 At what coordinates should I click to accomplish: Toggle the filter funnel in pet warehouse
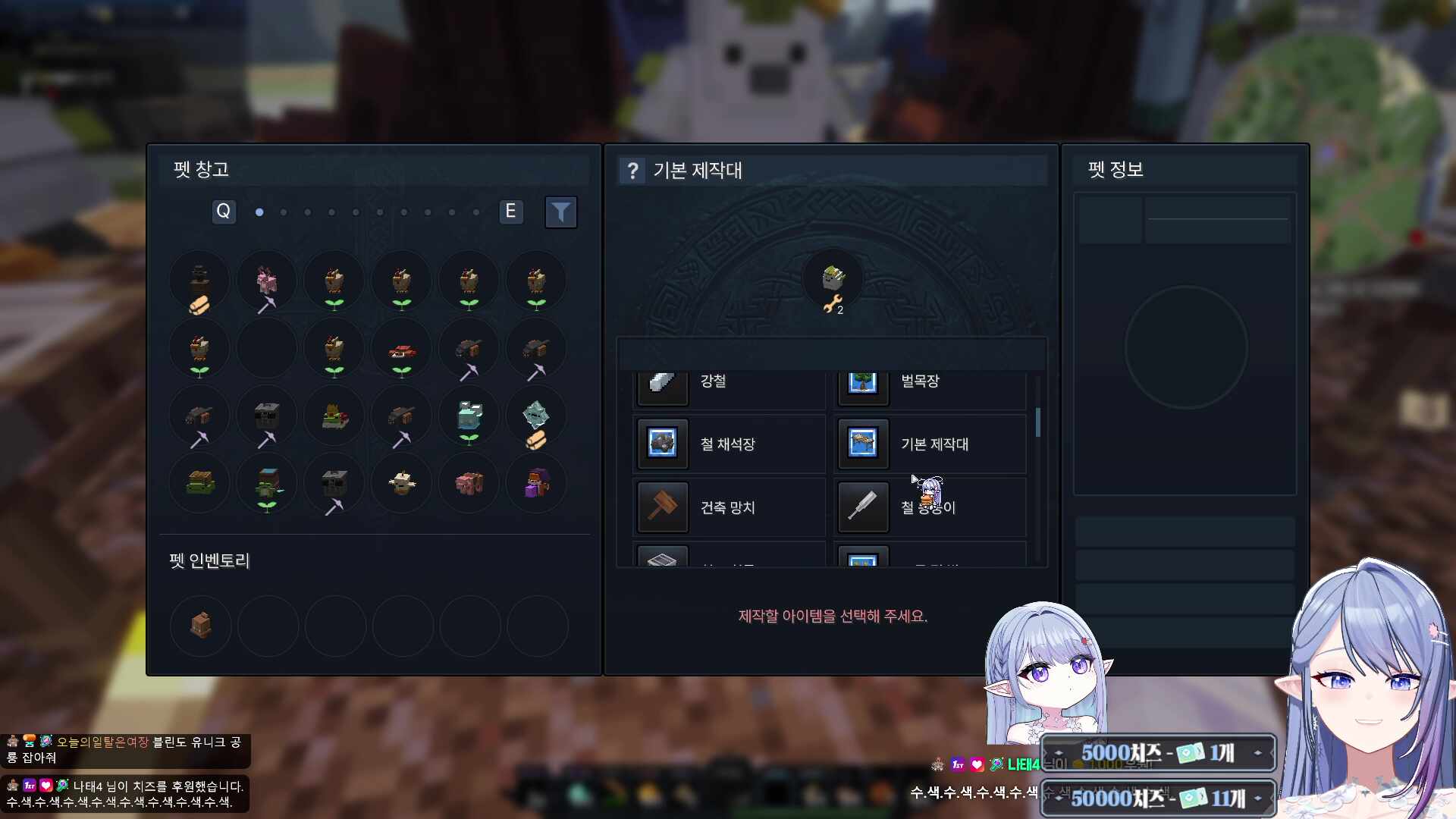click(561, 212)
